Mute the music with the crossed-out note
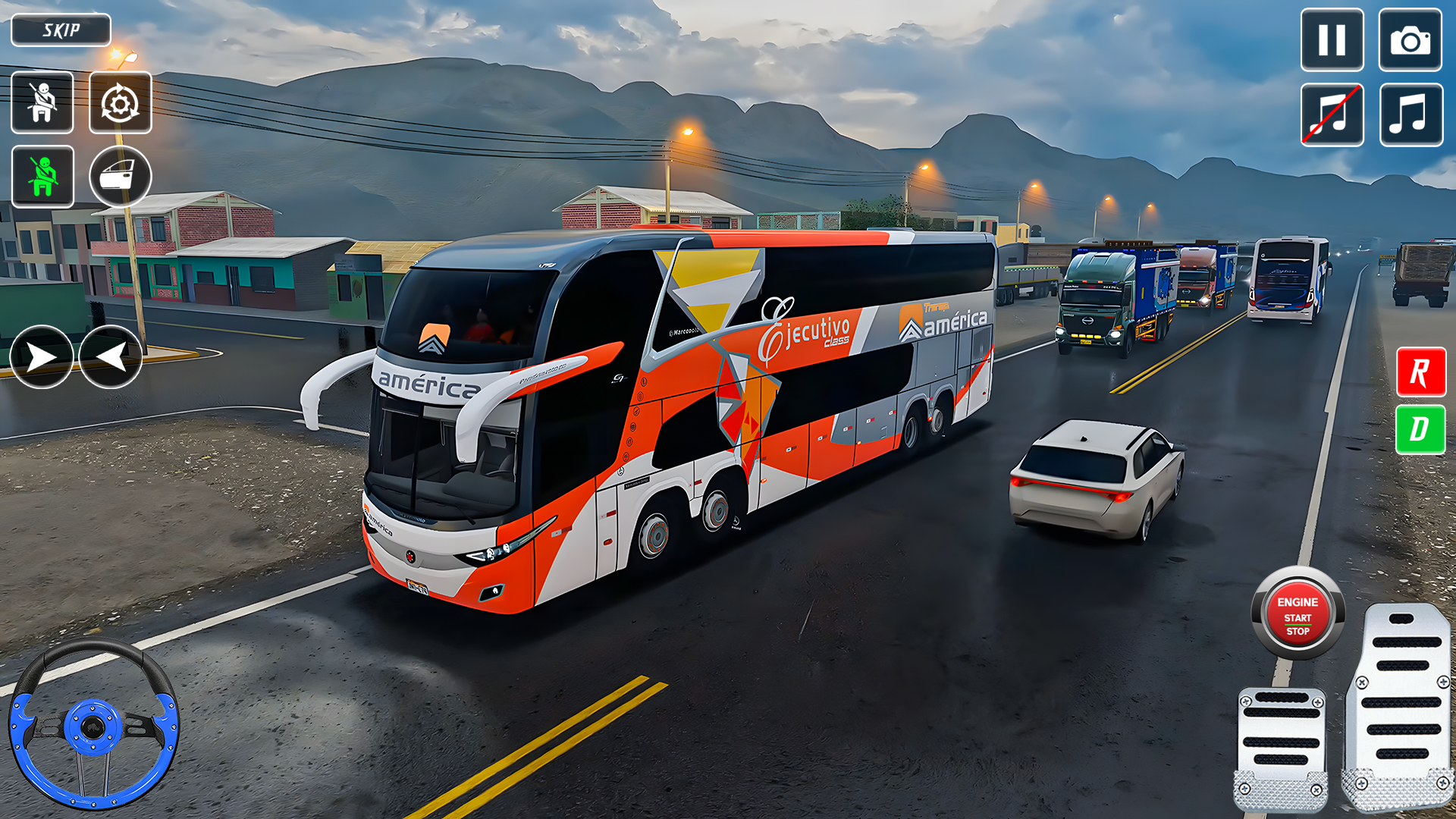1456x819 pixels. (1332, 115)
